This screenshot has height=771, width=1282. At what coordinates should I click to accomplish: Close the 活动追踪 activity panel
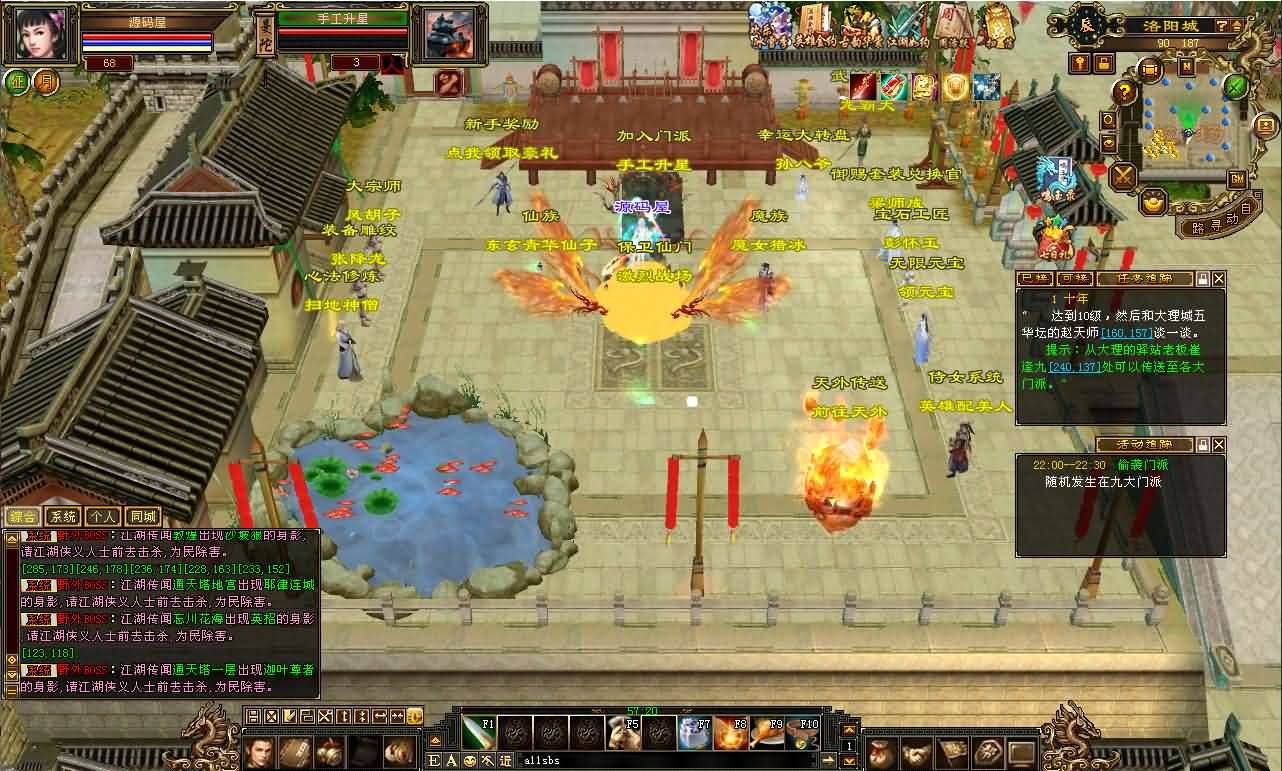click(1218, 444)
